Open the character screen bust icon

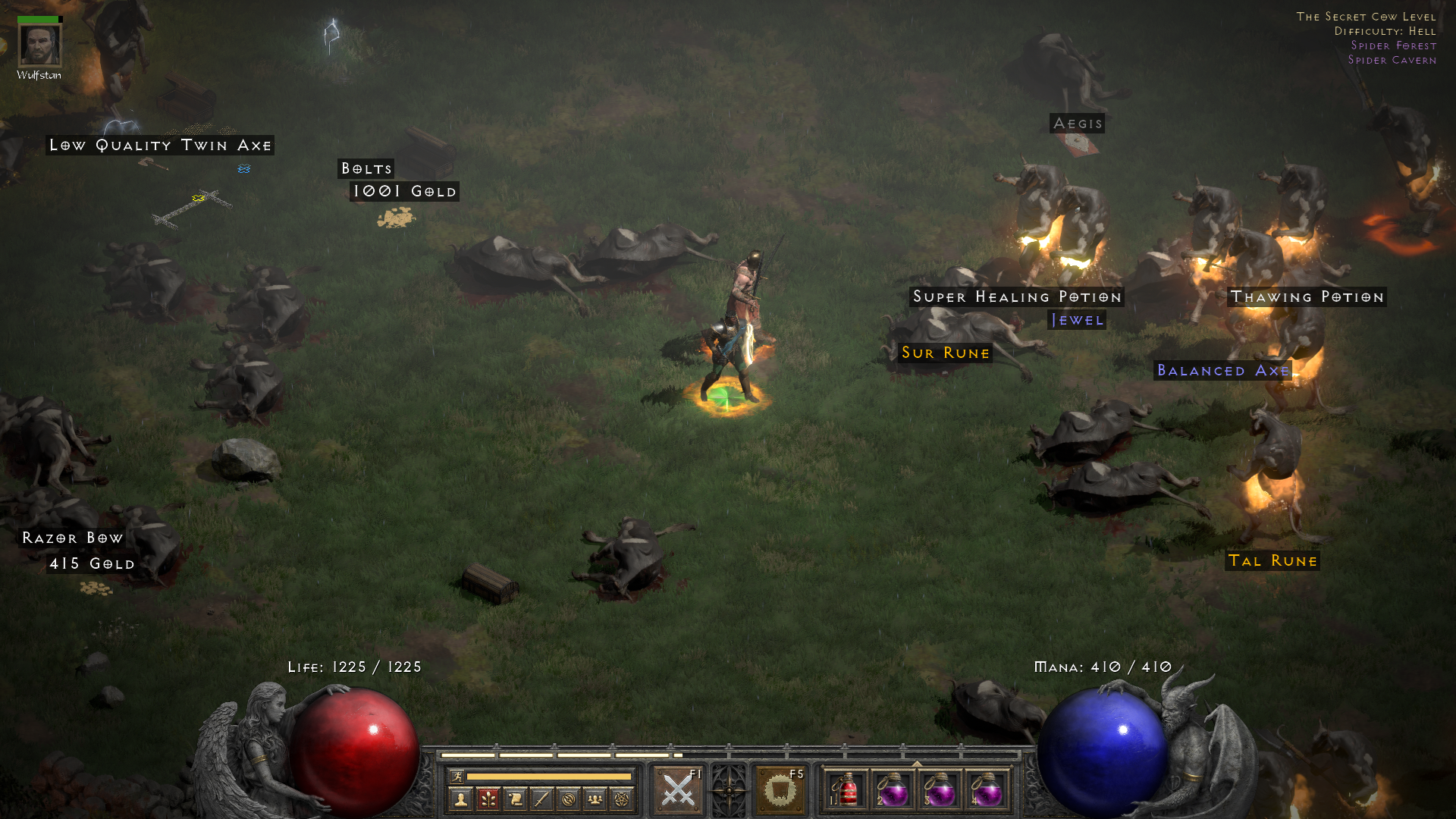460,799
